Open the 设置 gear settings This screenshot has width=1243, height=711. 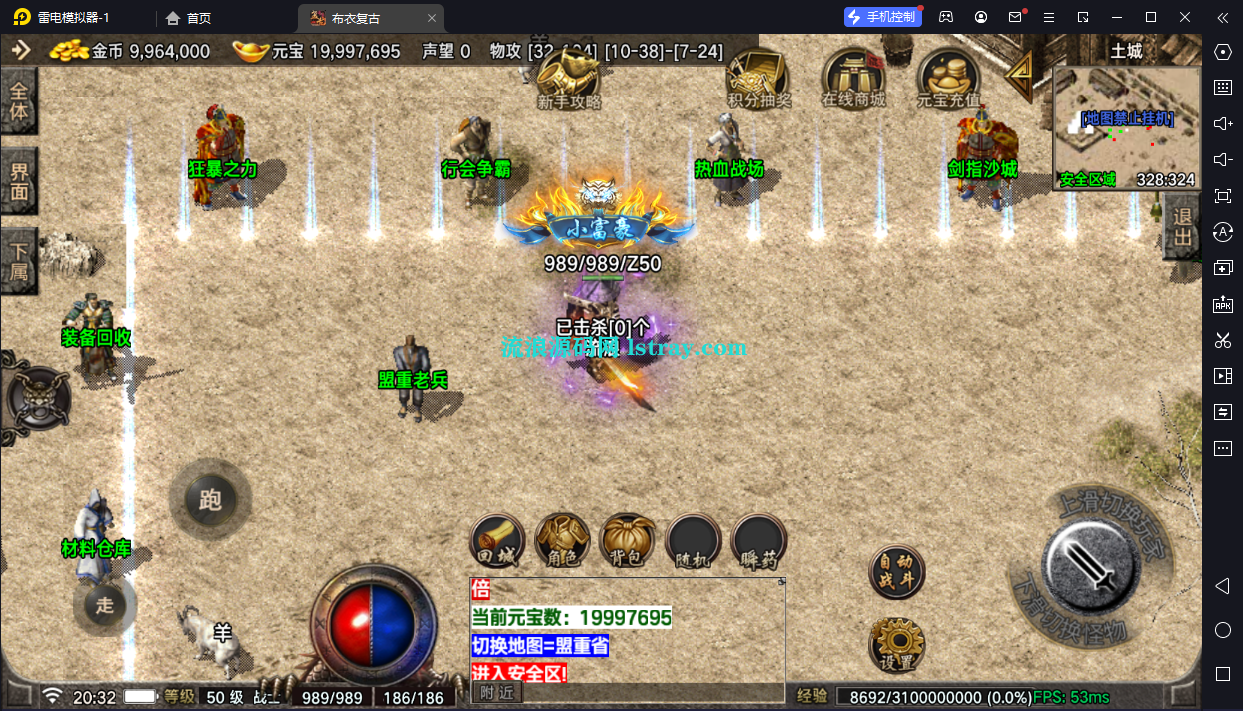(x=896, y=644)
